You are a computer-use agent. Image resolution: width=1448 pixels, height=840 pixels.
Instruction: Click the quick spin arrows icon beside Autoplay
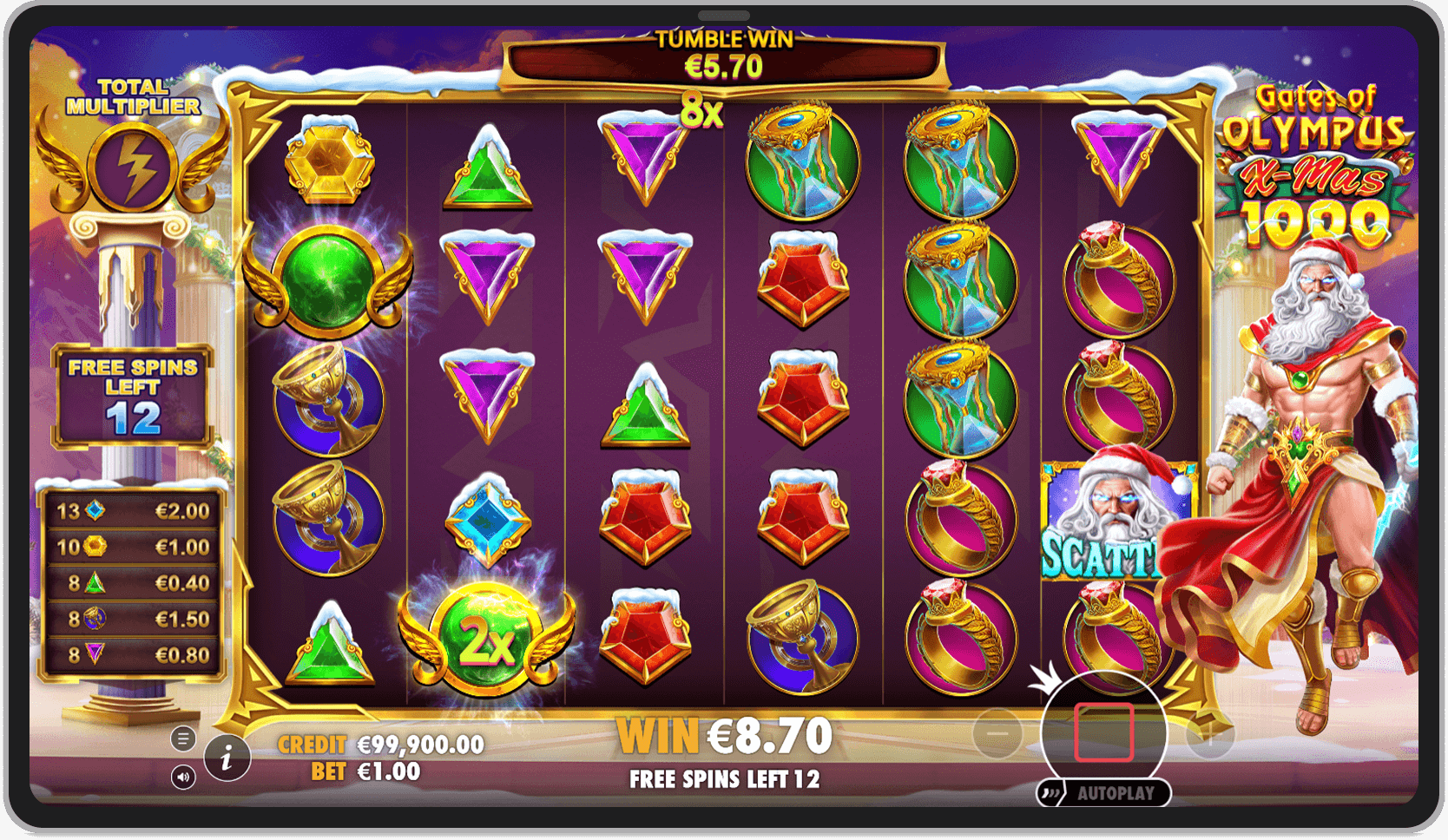[x=1052, y=792]
